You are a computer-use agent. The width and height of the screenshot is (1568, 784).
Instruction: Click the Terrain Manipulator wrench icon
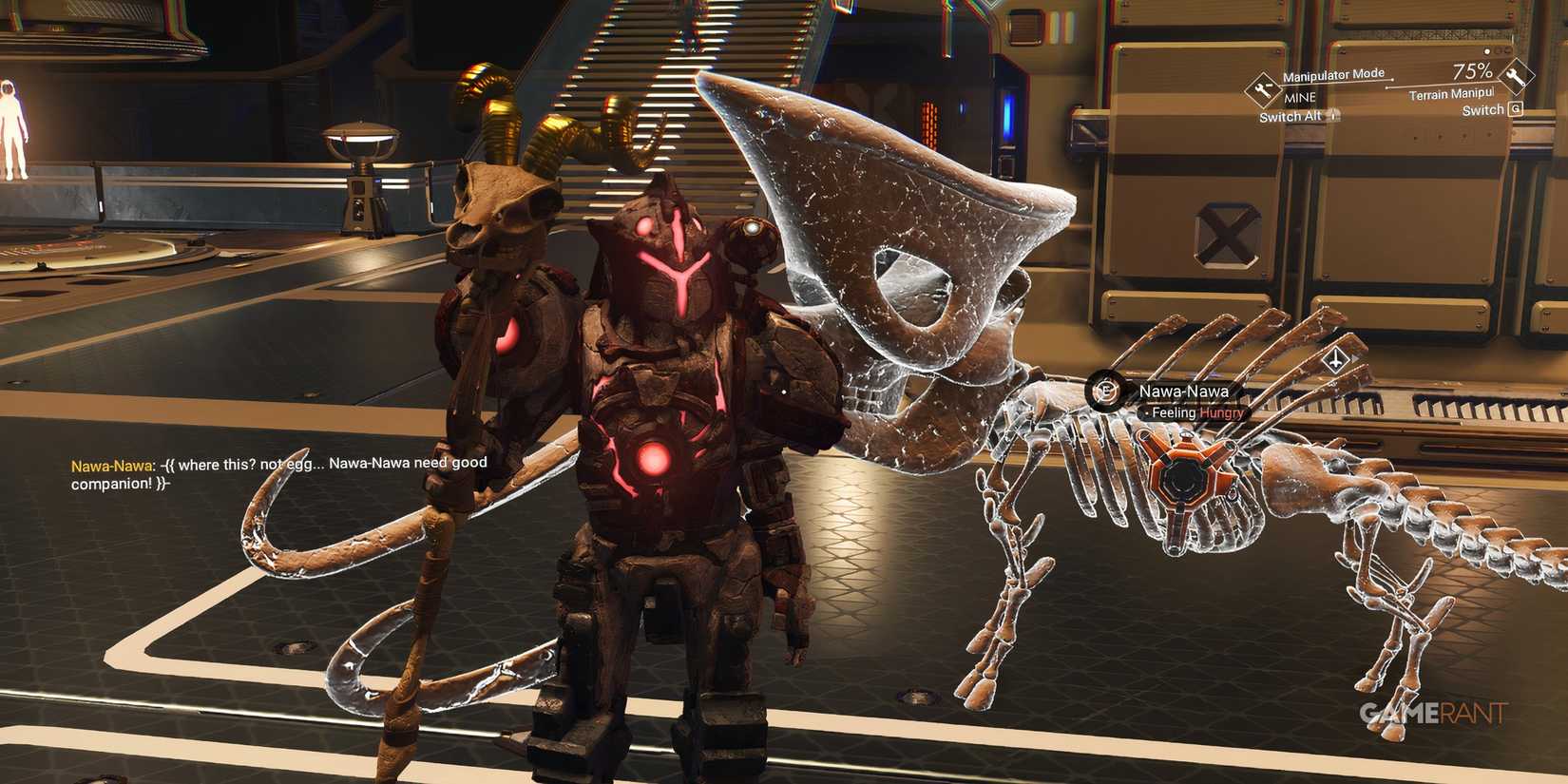[x=1516, y=78]
